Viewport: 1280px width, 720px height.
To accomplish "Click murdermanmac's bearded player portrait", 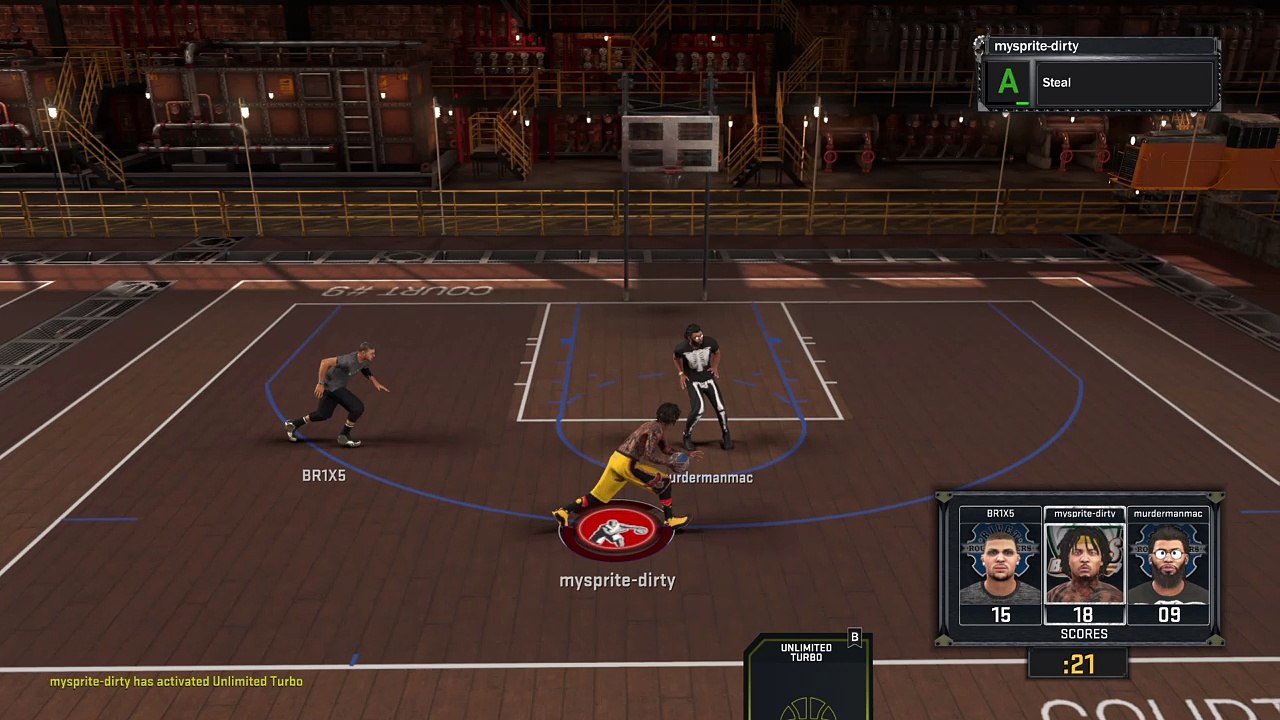I will pos(1168,565).
